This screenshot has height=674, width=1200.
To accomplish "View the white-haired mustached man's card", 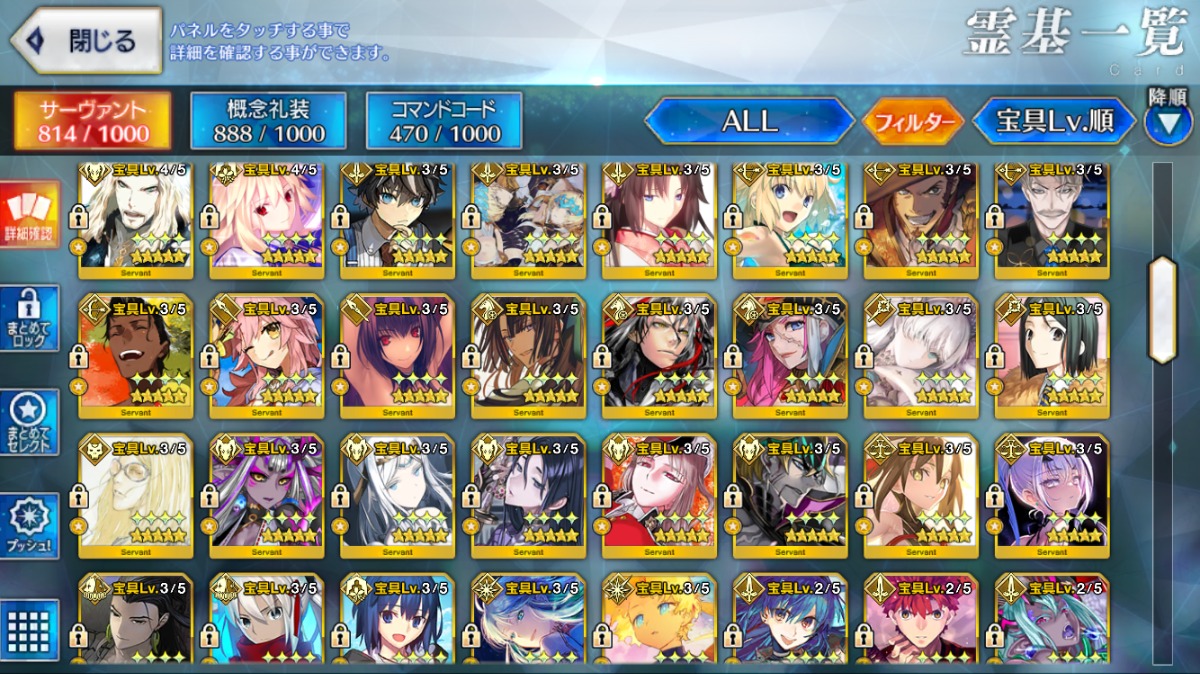I will coord(1052,218).
